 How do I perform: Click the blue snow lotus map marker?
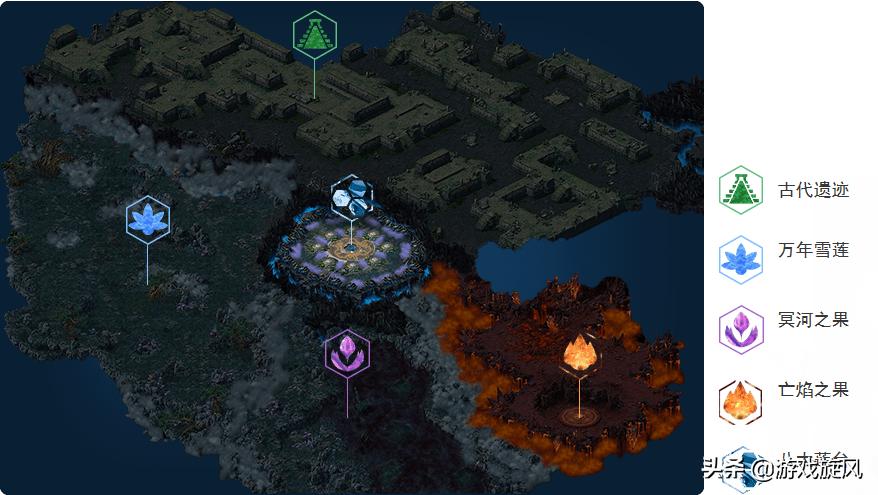click(148, 219)
